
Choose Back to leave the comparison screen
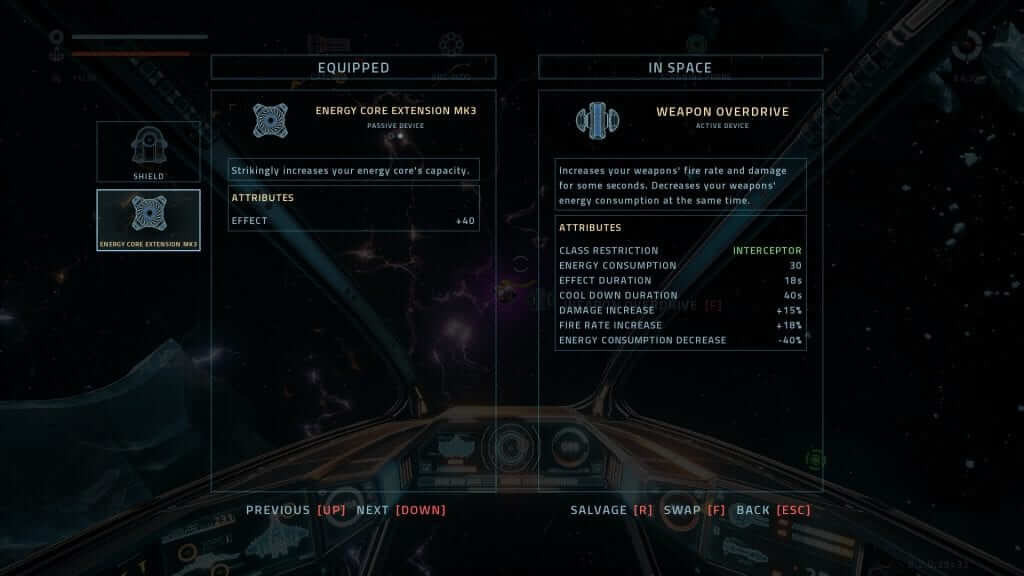773,510
